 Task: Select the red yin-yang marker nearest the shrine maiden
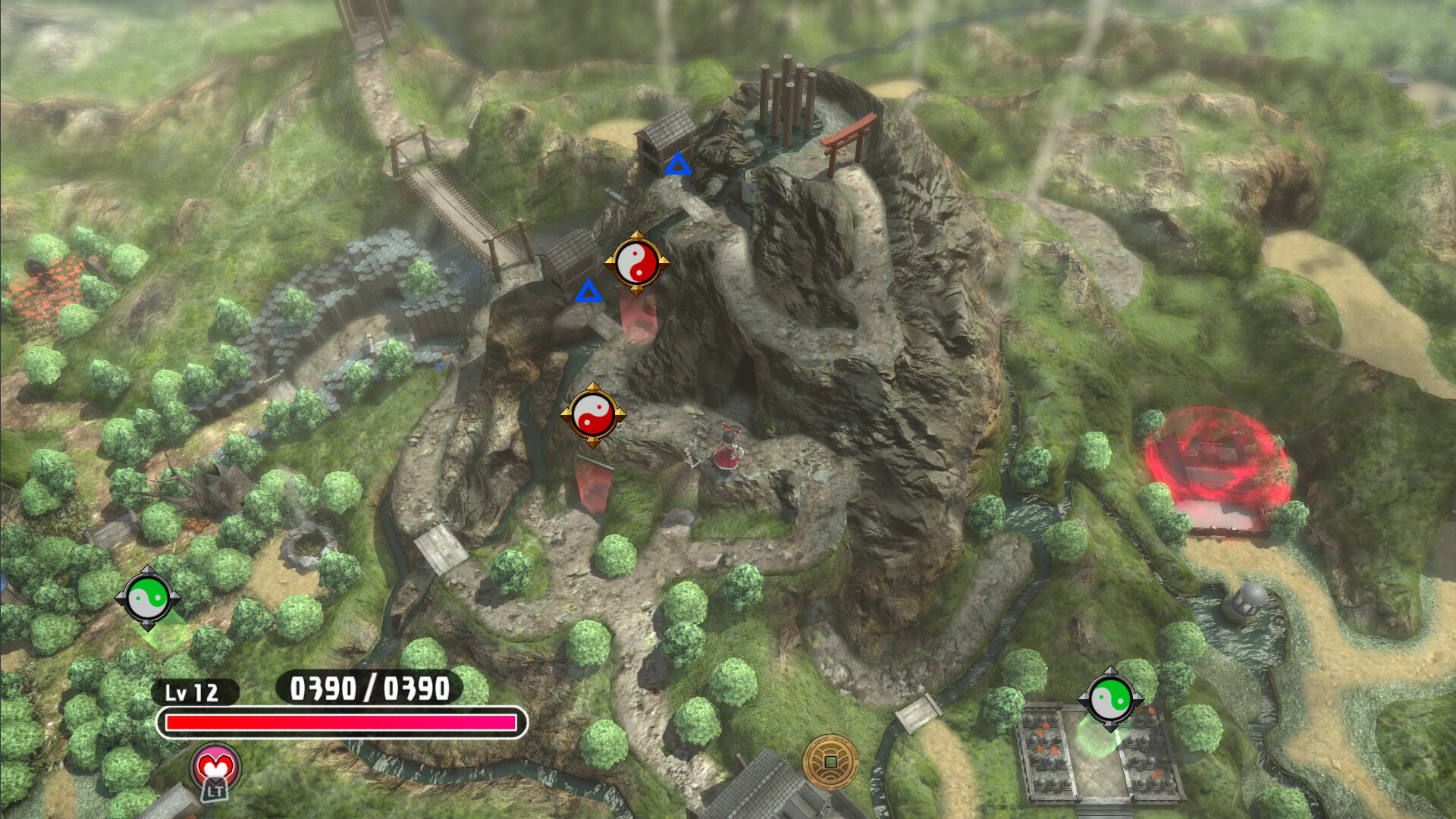point(593,415)
